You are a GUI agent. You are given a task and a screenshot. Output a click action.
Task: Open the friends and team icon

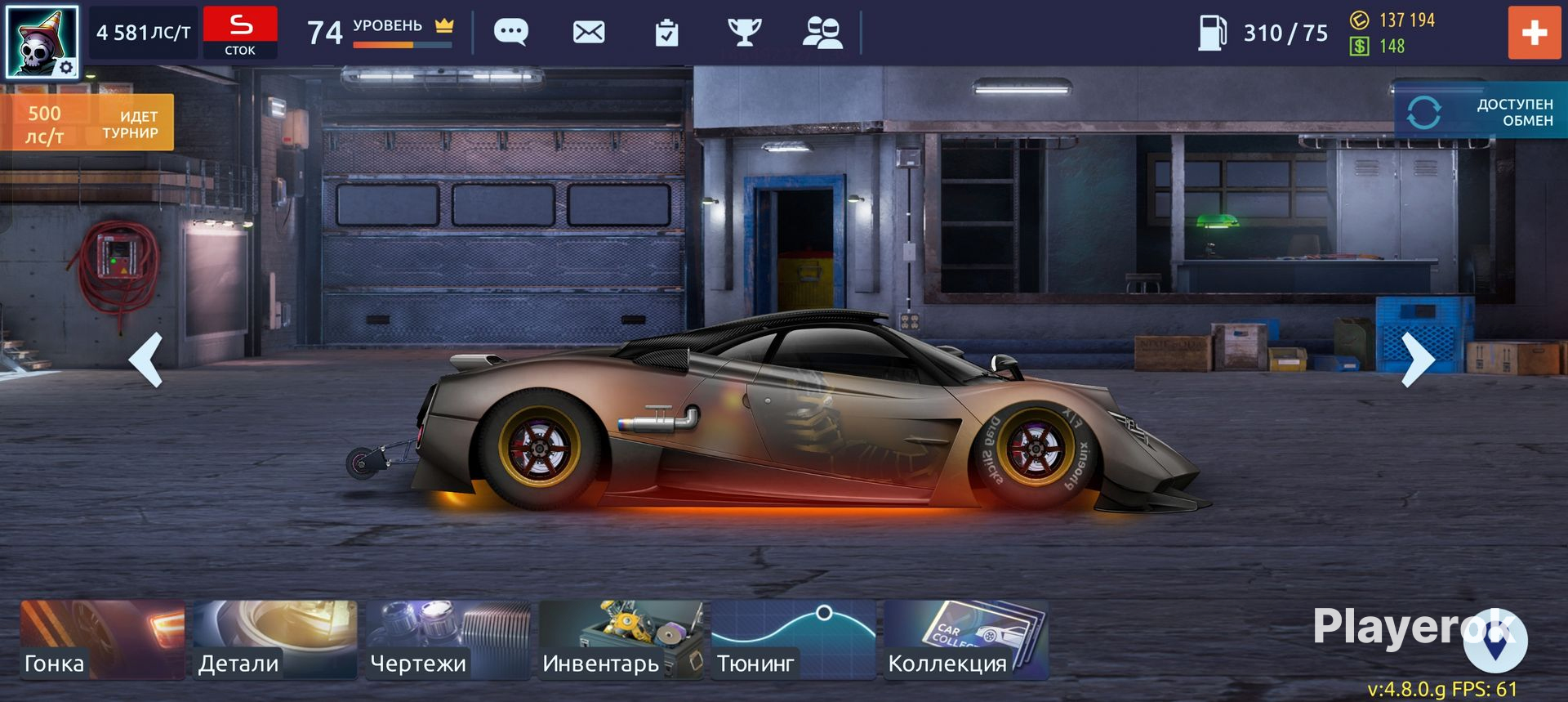tap(822, 33)
